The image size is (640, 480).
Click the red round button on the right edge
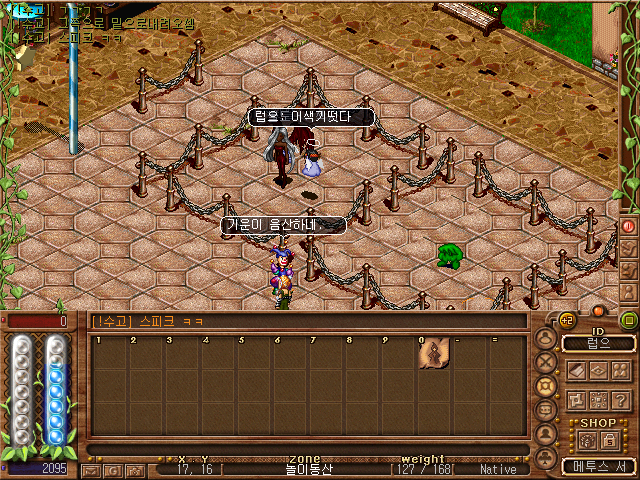629,227
